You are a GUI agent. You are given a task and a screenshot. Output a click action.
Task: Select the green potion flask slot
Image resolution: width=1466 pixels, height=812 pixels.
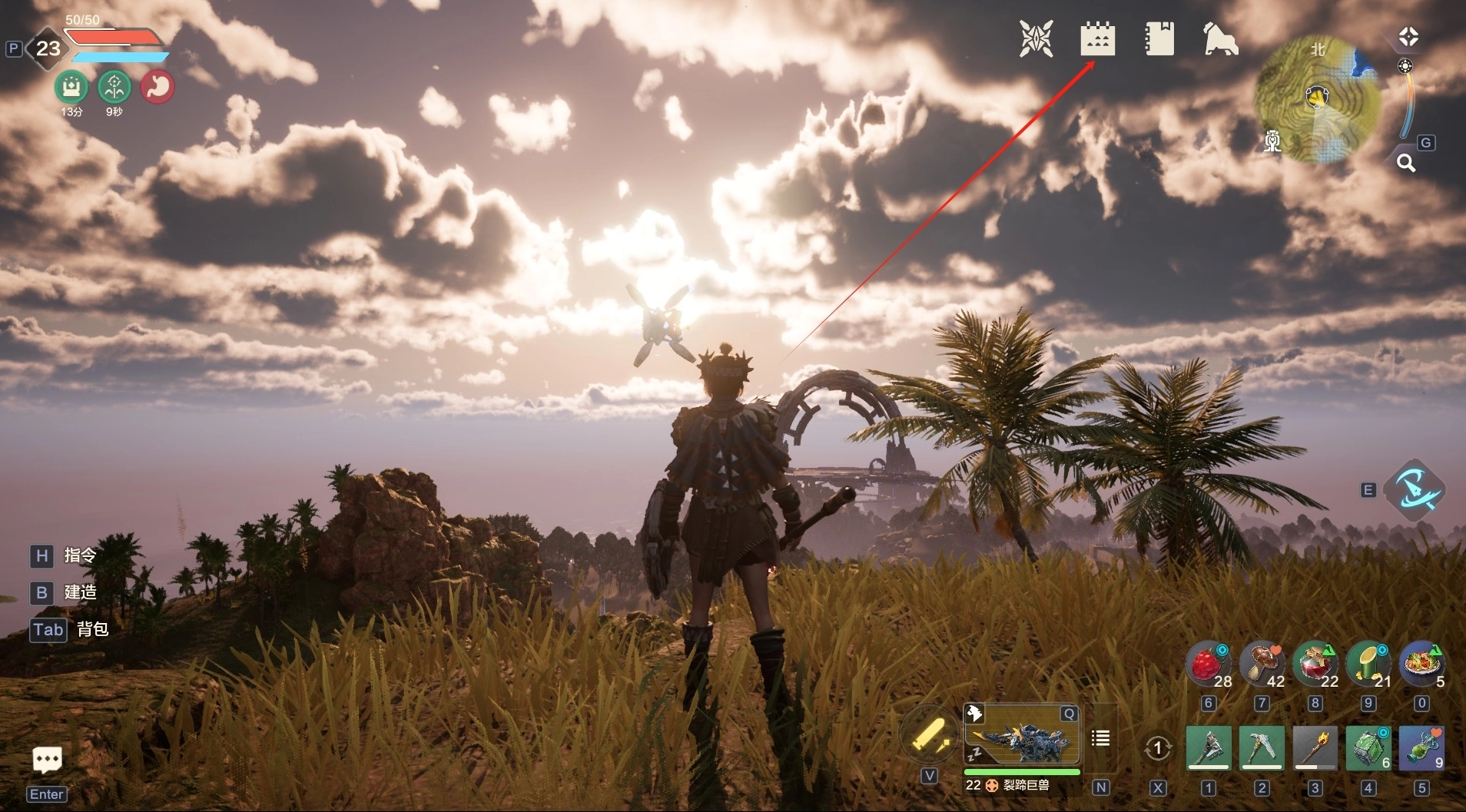click(x=1421, y=747)
